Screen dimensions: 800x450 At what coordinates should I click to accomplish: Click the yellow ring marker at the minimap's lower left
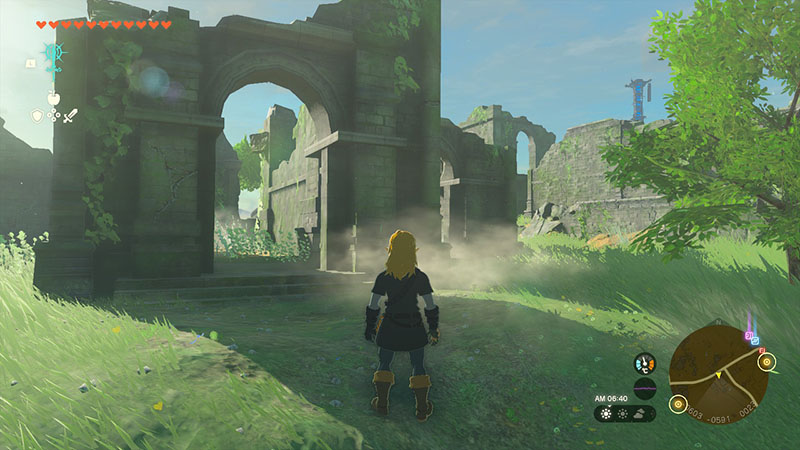(677, 405)
